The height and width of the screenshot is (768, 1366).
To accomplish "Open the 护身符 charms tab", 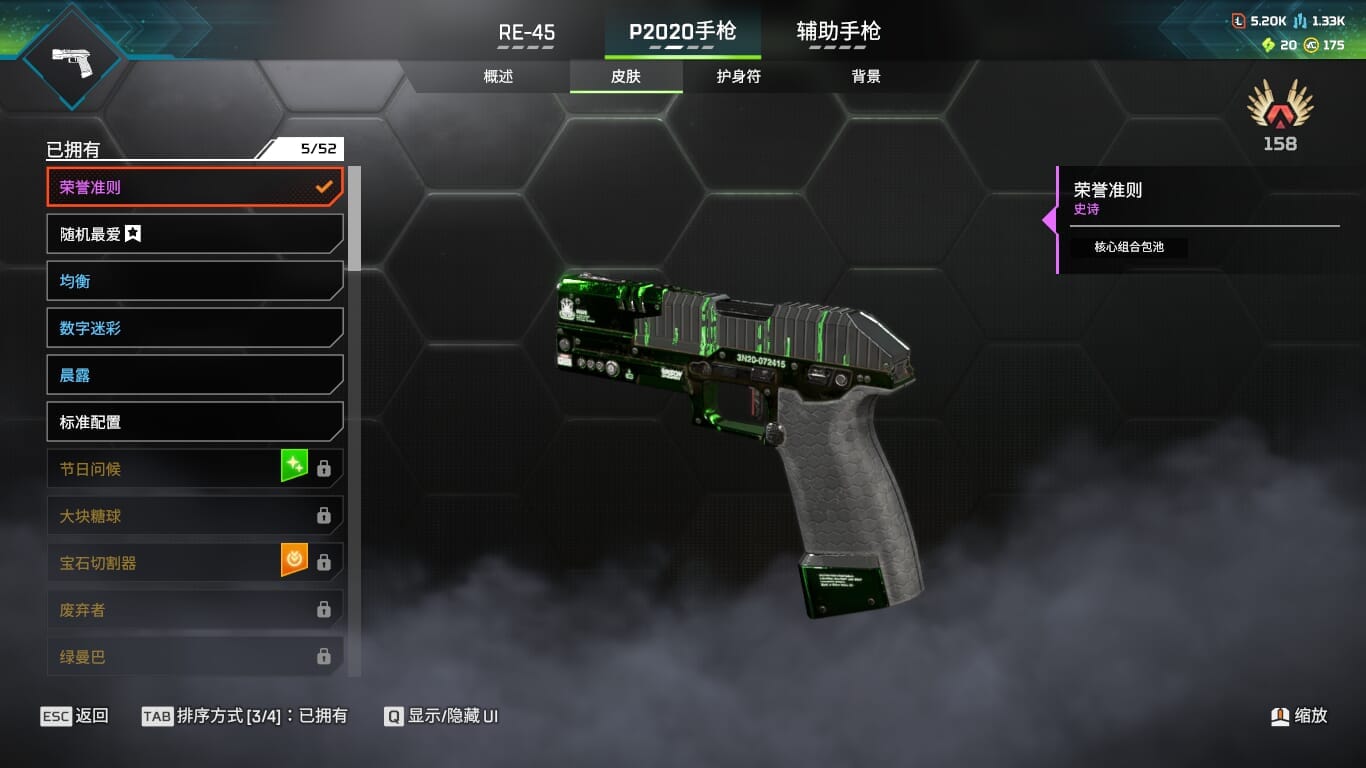I will click(738, 77).
